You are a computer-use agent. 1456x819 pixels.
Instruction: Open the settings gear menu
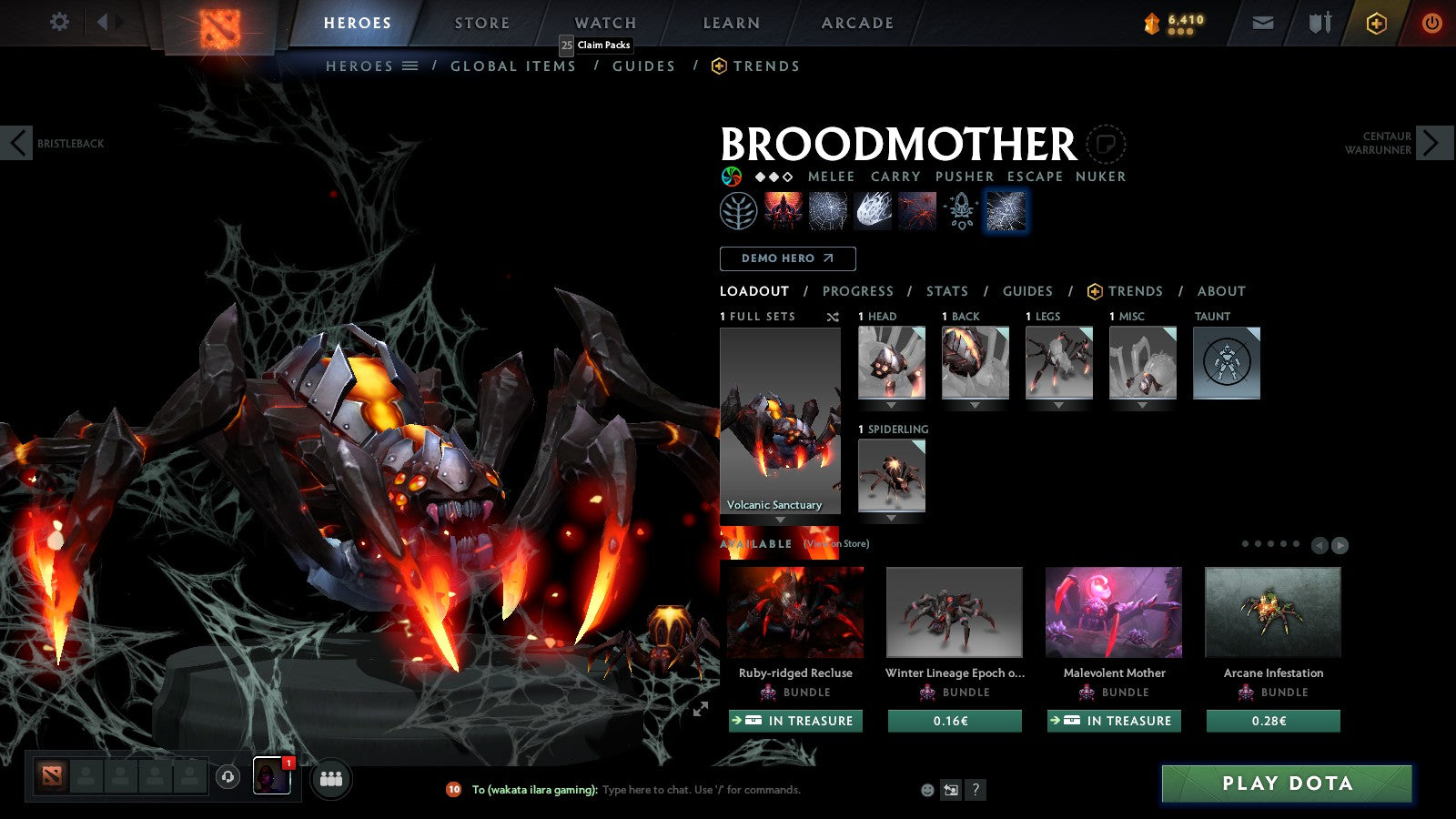59,23
